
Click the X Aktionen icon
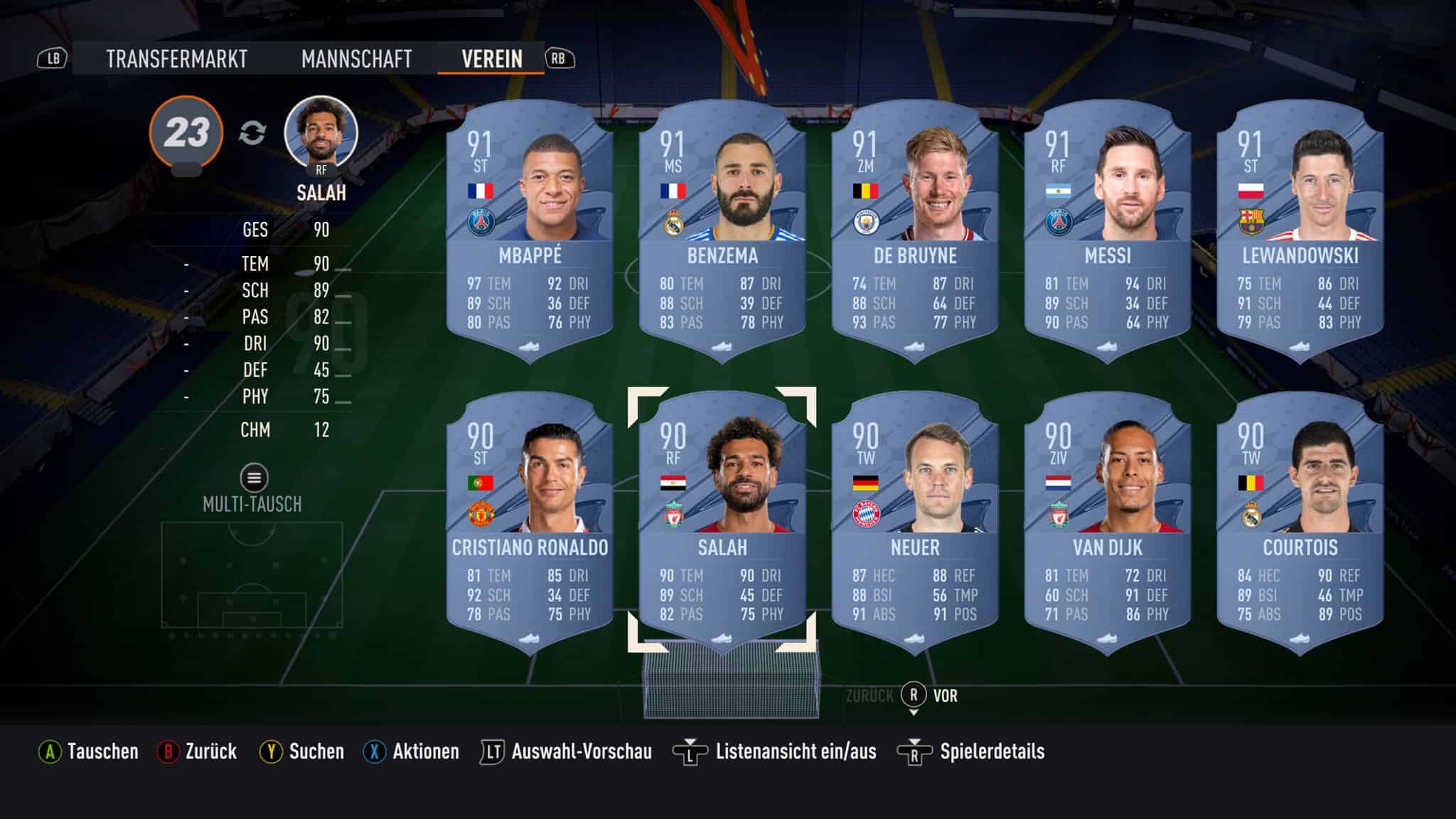pyautogui.click(x=375, y=750)
